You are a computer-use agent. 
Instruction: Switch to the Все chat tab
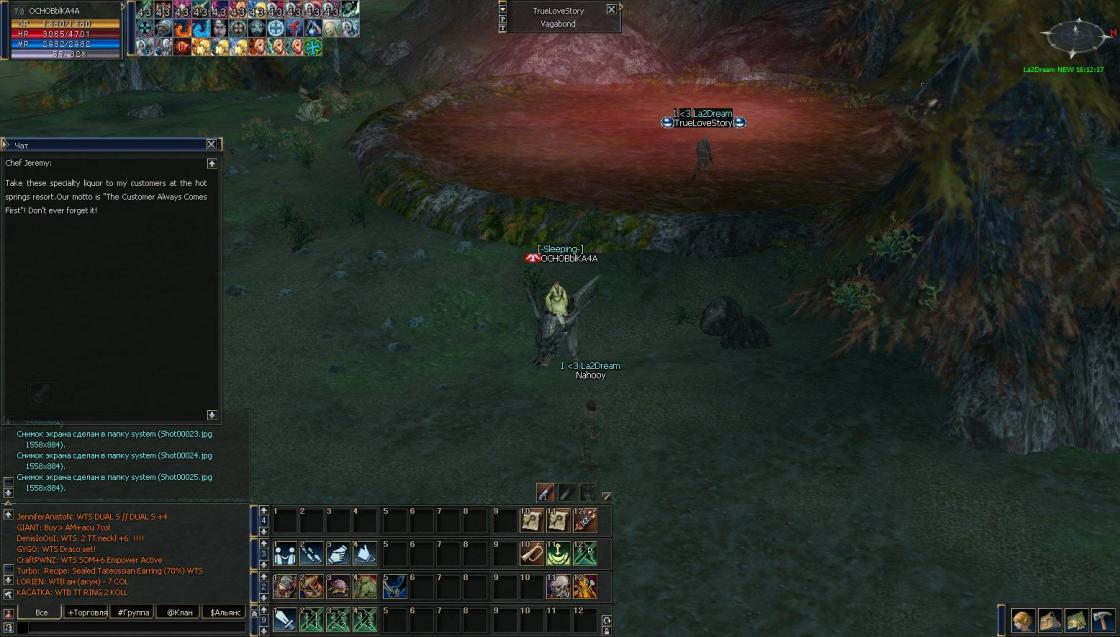point(40,612)
